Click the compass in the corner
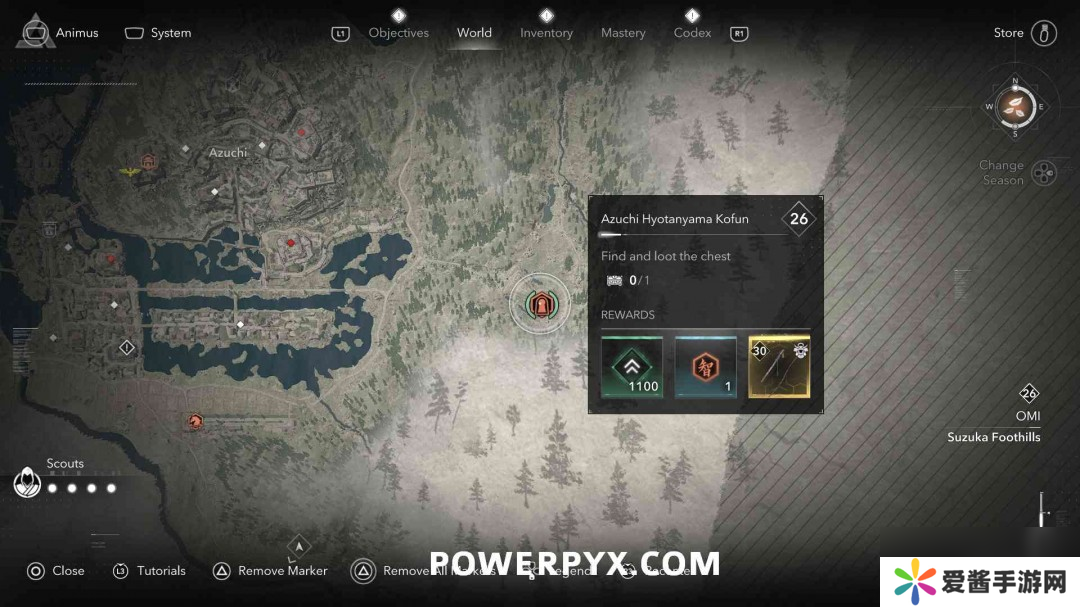1080x607 pixels. pyautogui.click(x=1015, y=106)
